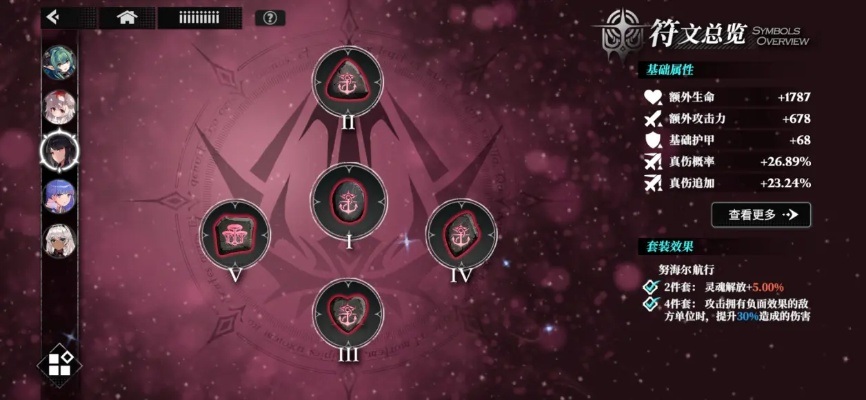Viewport: 866px width, 400px height.
Task: Select the green-haired character portrait
Action: point(57,63)
